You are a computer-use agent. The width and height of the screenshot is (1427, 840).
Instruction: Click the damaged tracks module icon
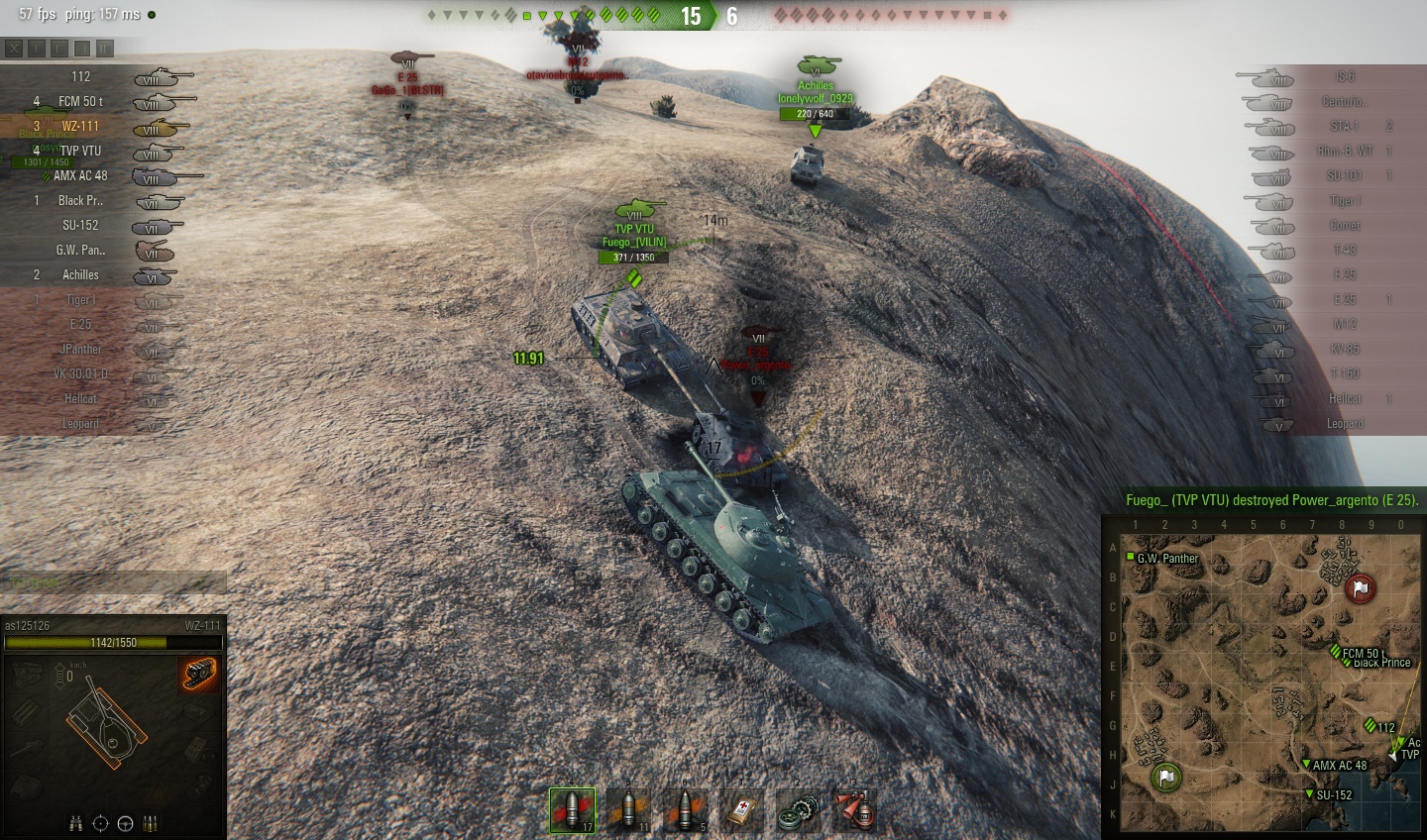(200, 675)
